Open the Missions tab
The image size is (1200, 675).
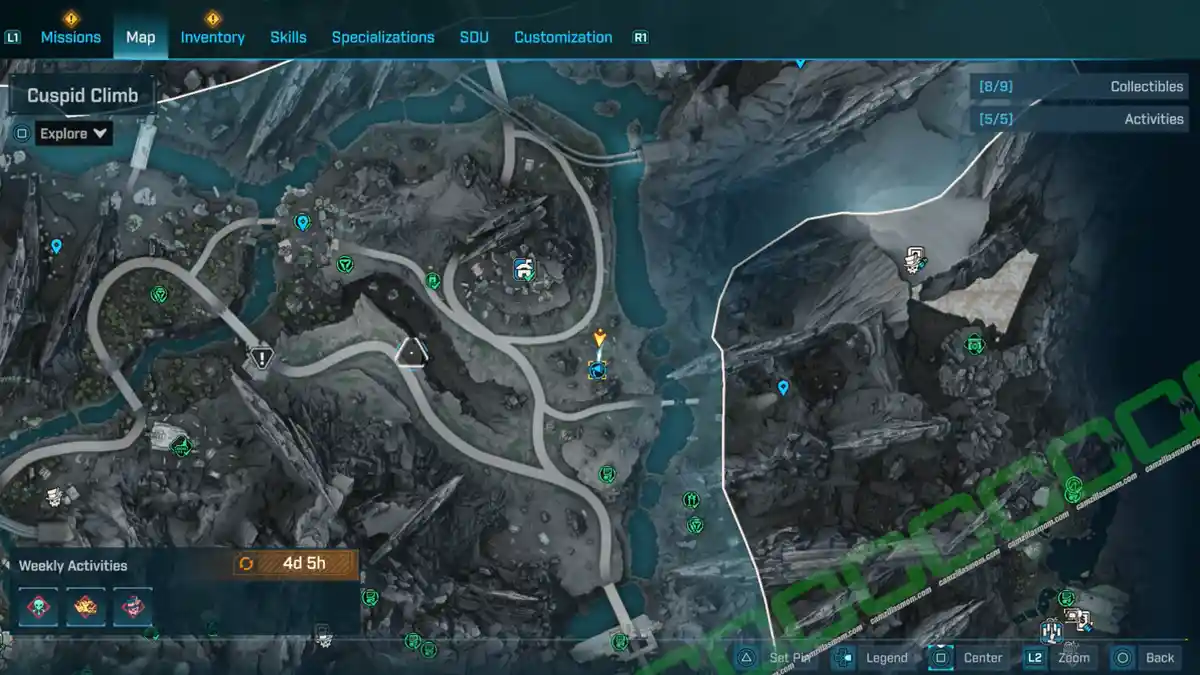pos(70,37)
